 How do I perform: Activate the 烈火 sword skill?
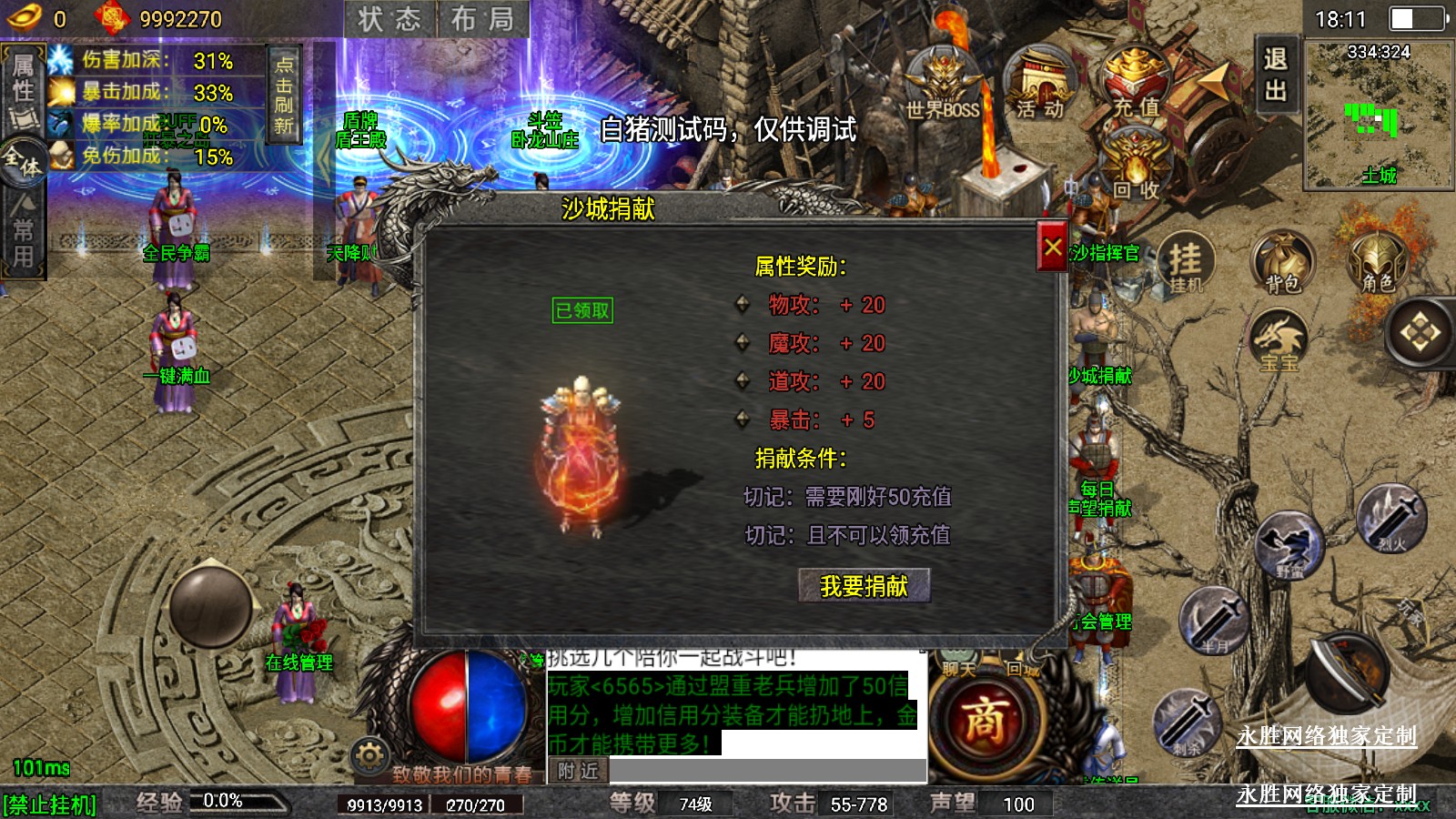click(1390, 519)
